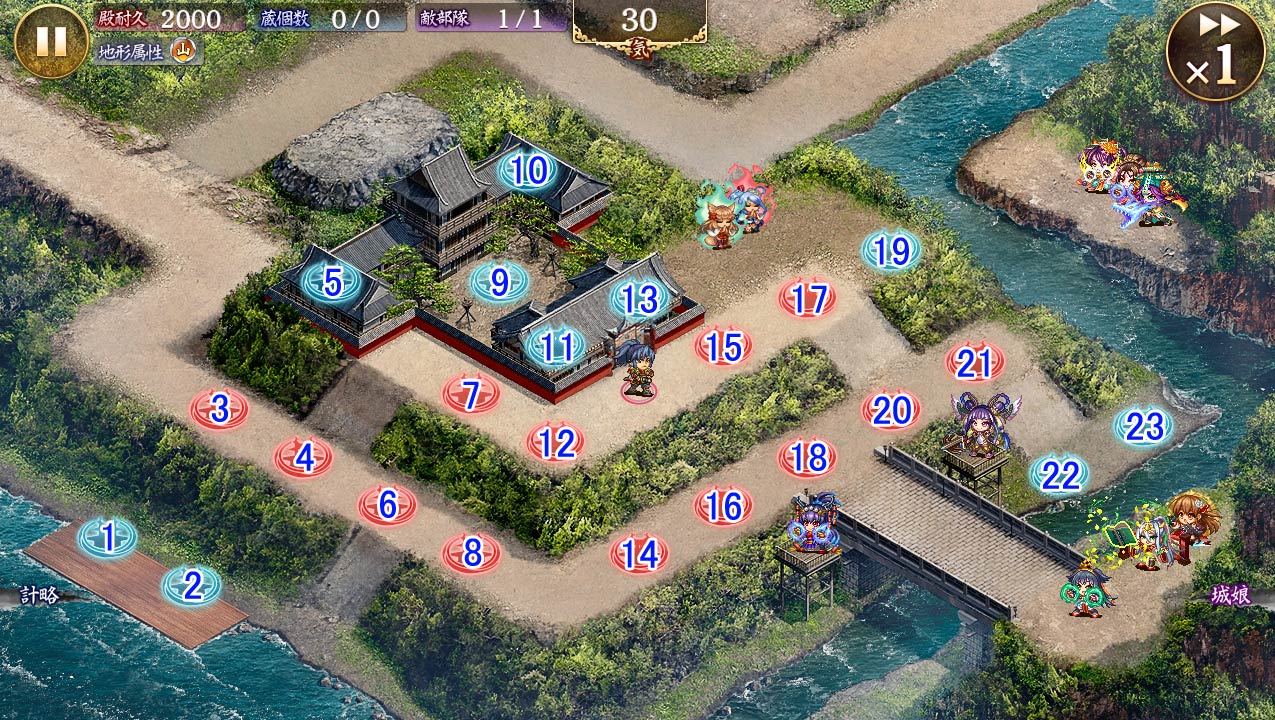
Task: Choose red placement marker 17
Action: point(808,298)
